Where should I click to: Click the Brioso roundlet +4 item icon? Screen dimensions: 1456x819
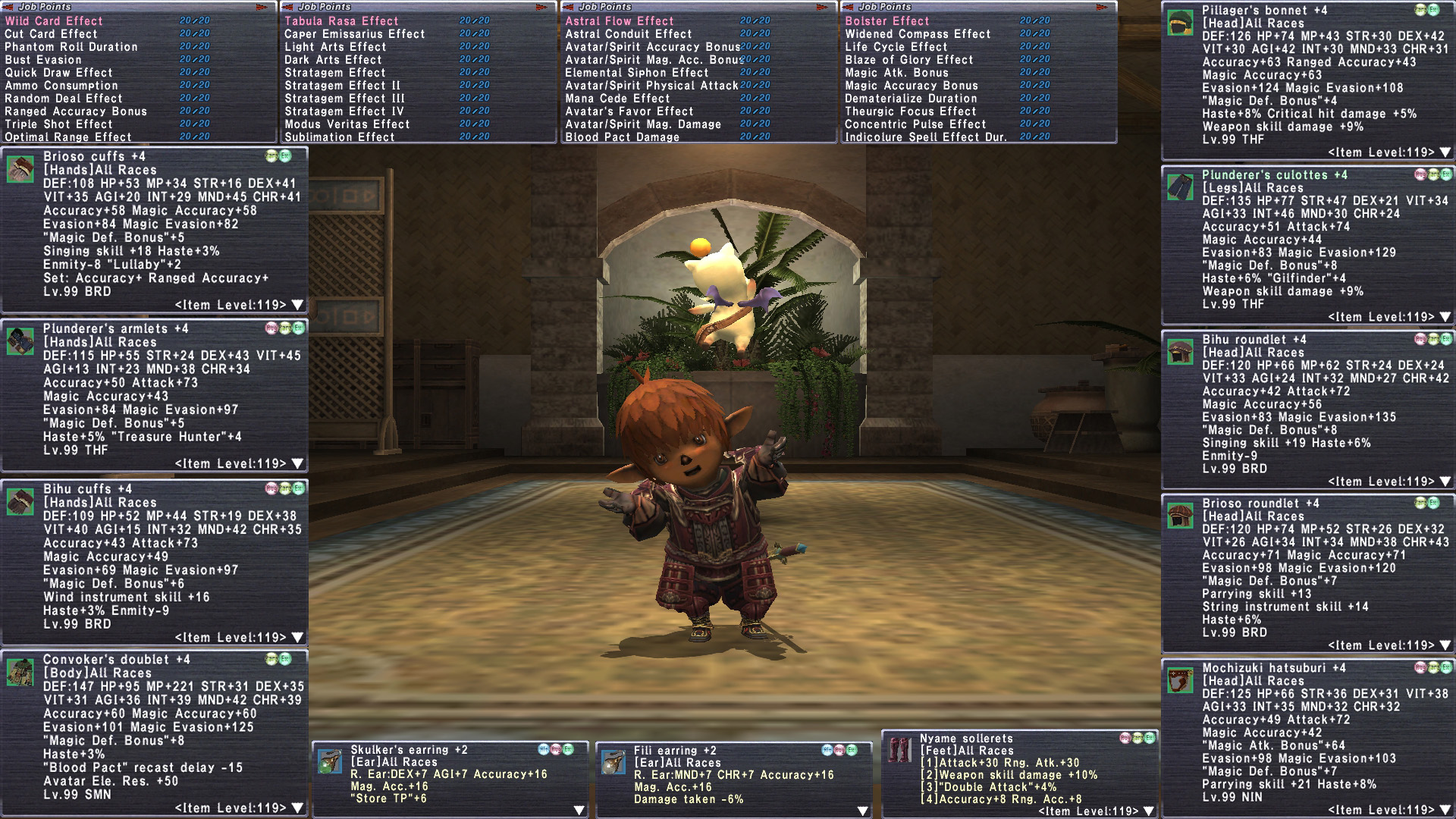(x=1180, y=516)
